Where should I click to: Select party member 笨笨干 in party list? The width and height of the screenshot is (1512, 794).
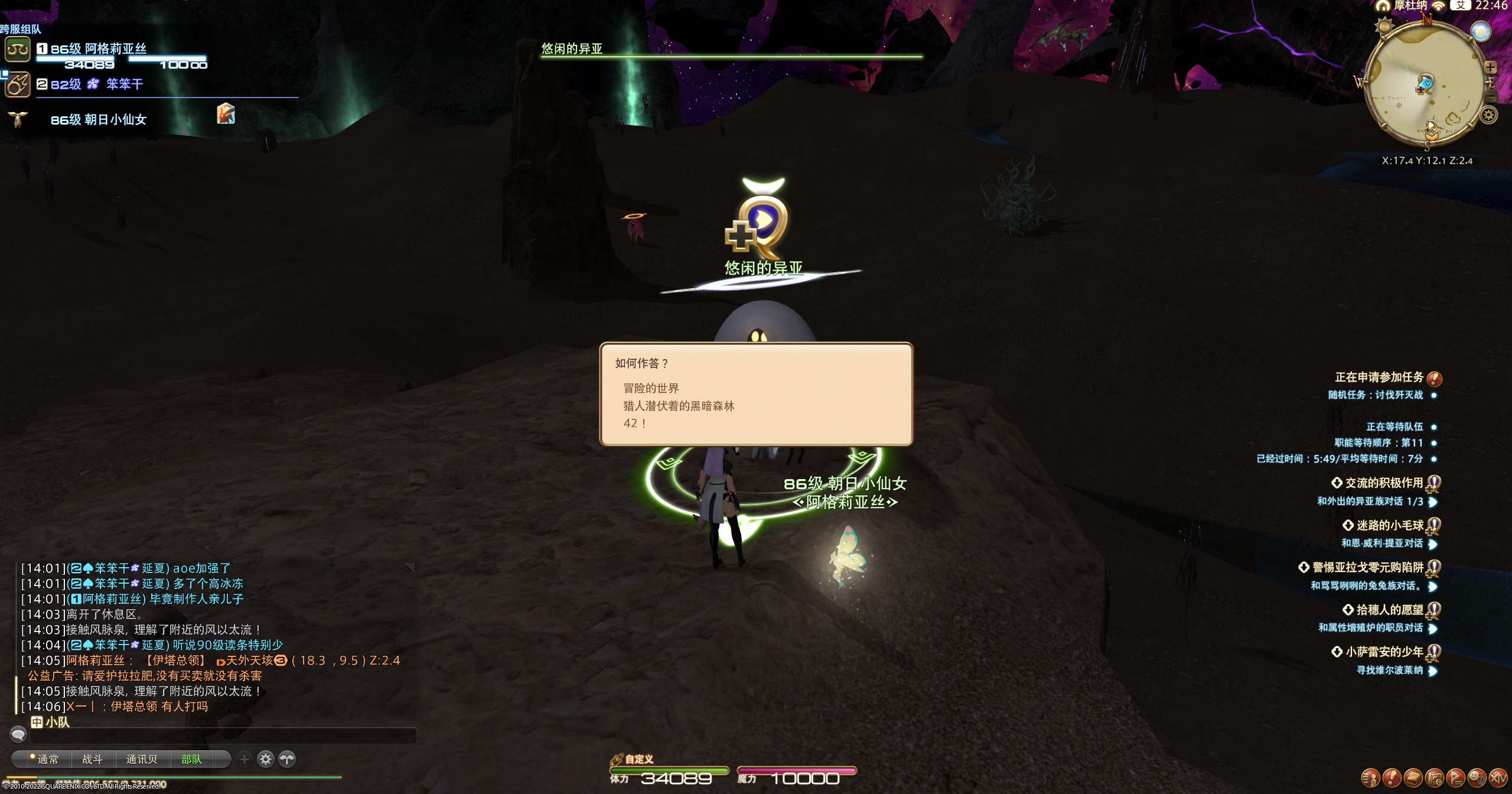pyautogui.click(x=124, y=84)
